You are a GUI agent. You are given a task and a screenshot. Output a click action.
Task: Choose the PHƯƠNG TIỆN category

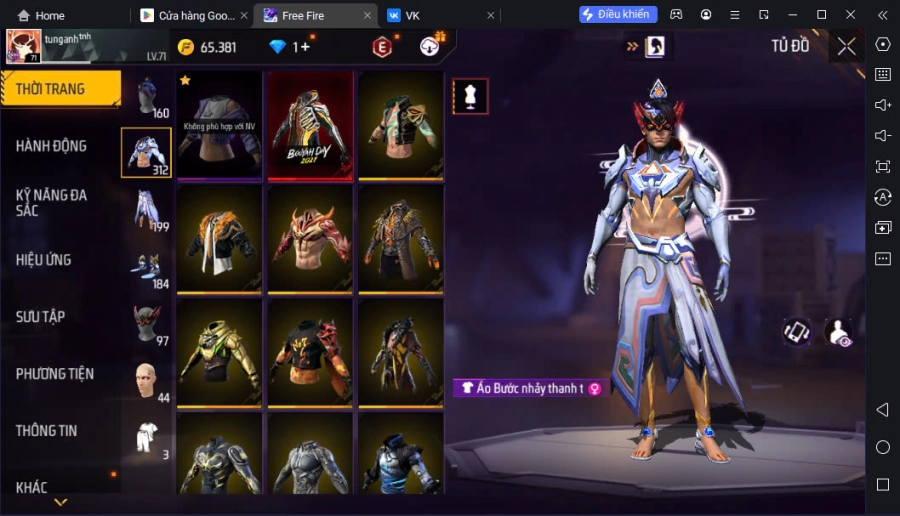tap(55, 374)
